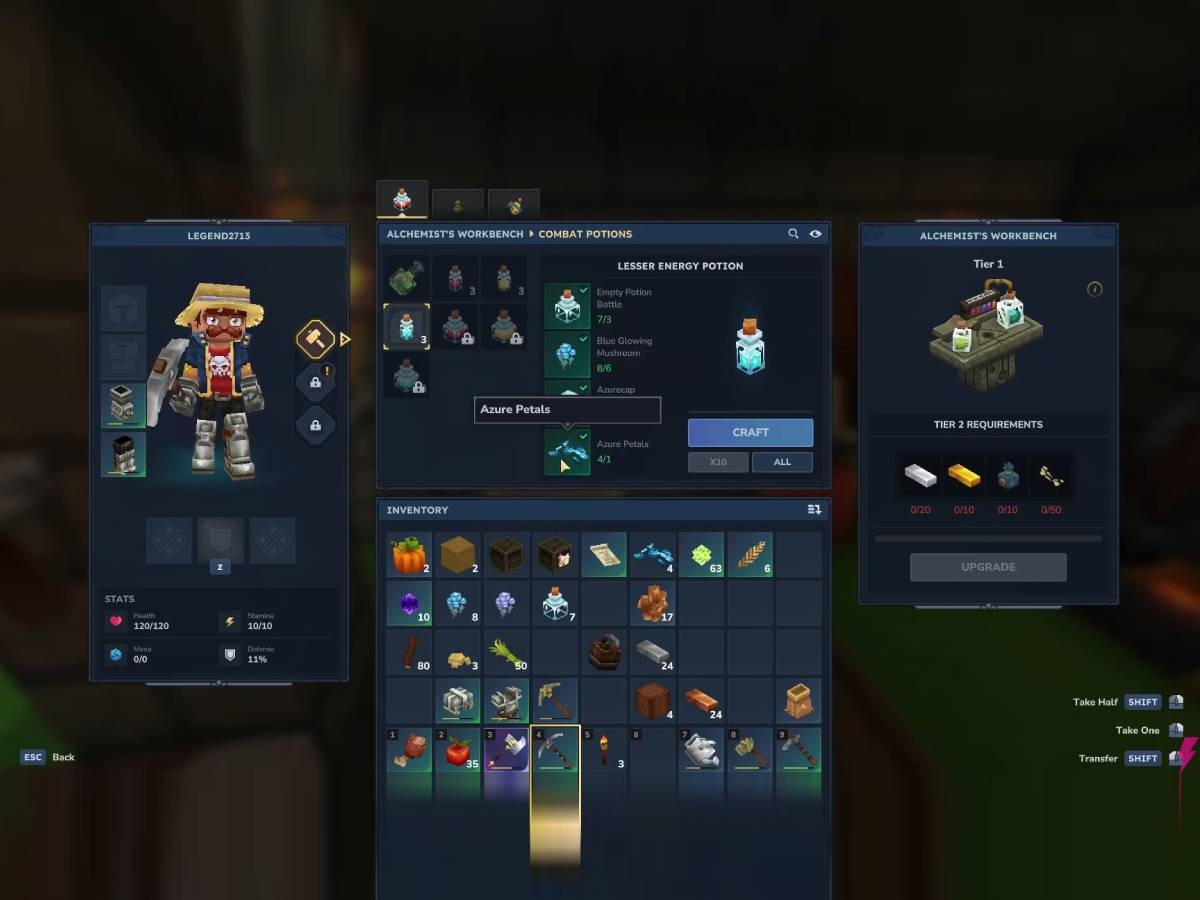Click the apple stack in the hotbar
Screen dimensions: 1200x900
[x=458, y=750]
